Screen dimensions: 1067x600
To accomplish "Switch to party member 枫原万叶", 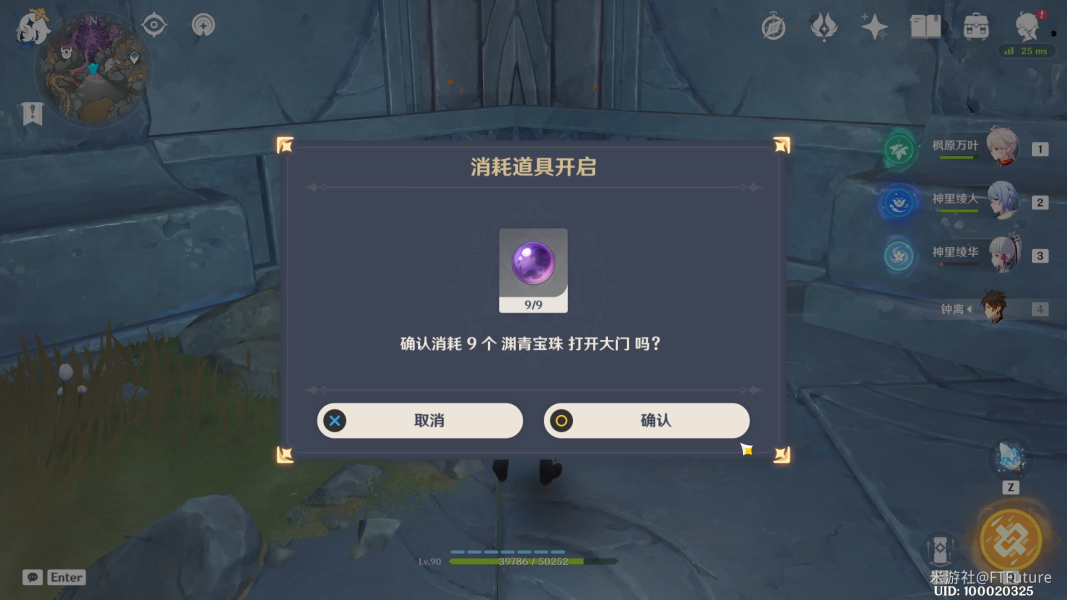I will 1001,147.
